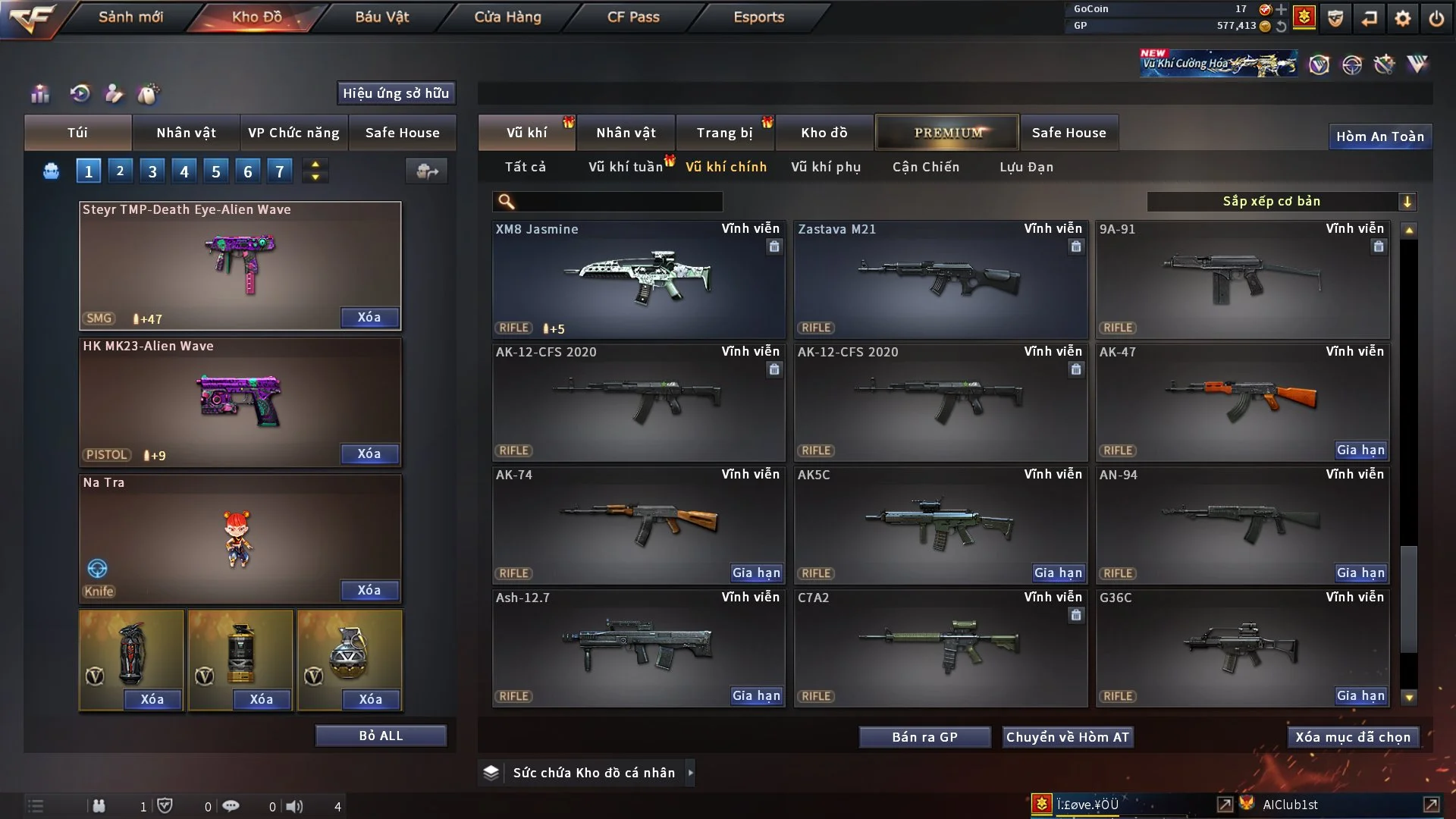Open the Hòm An Toàn safe box

1379,136
